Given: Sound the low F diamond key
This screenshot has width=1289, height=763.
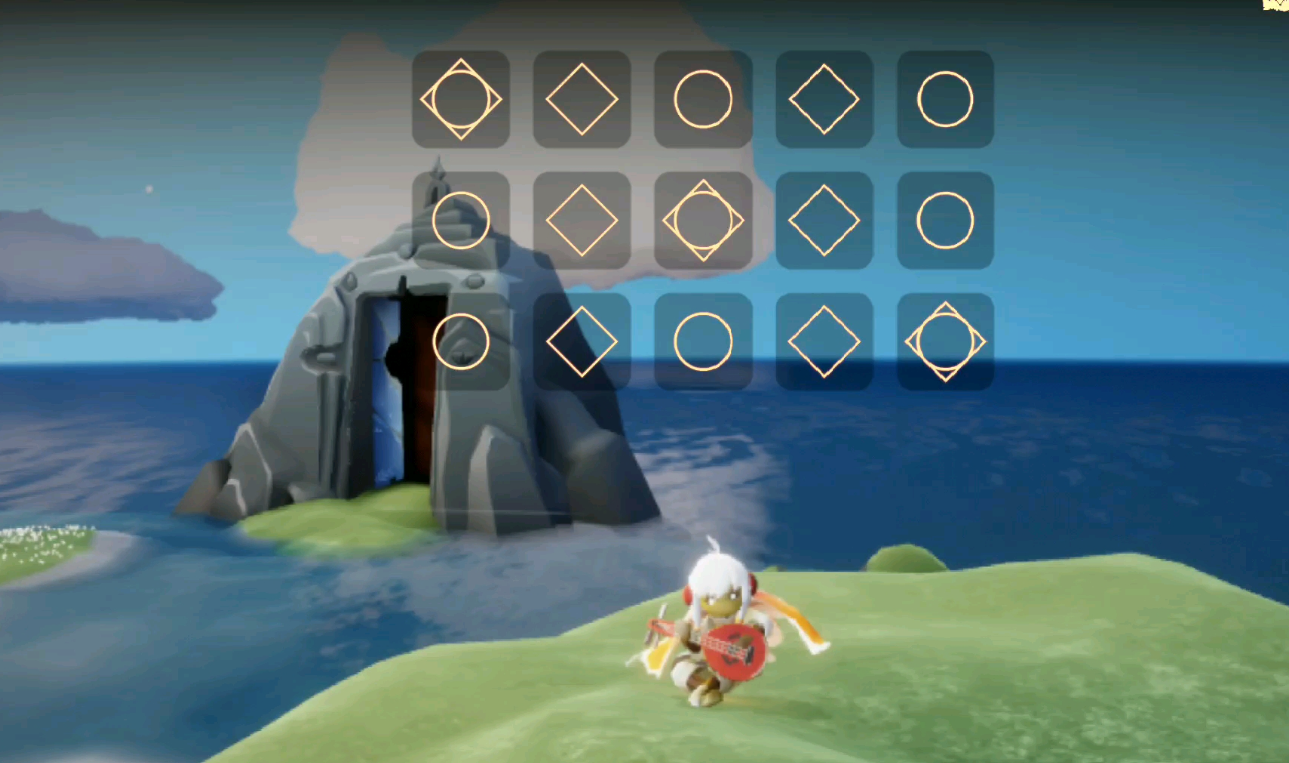Looking at the screenshot, I should point(824,100).
